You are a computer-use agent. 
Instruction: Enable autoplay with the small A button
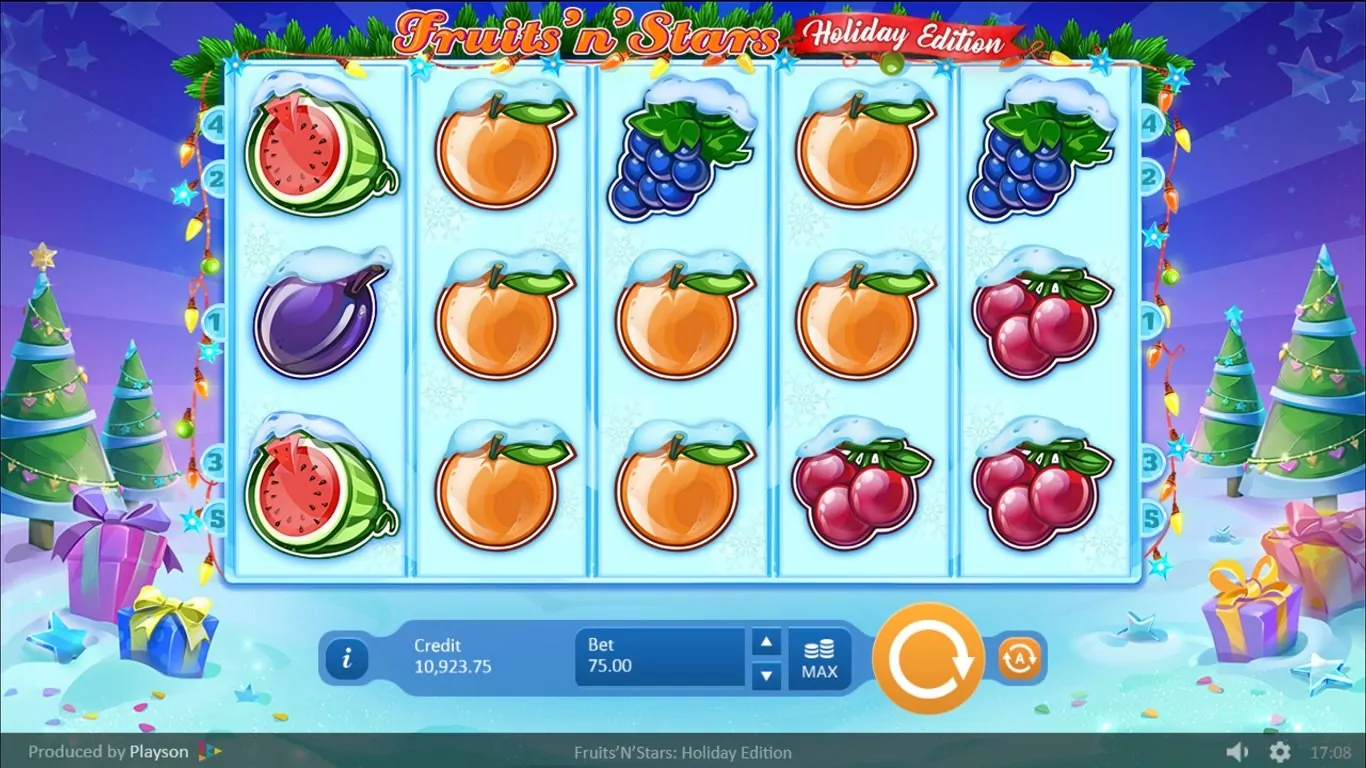[1019, 658]
